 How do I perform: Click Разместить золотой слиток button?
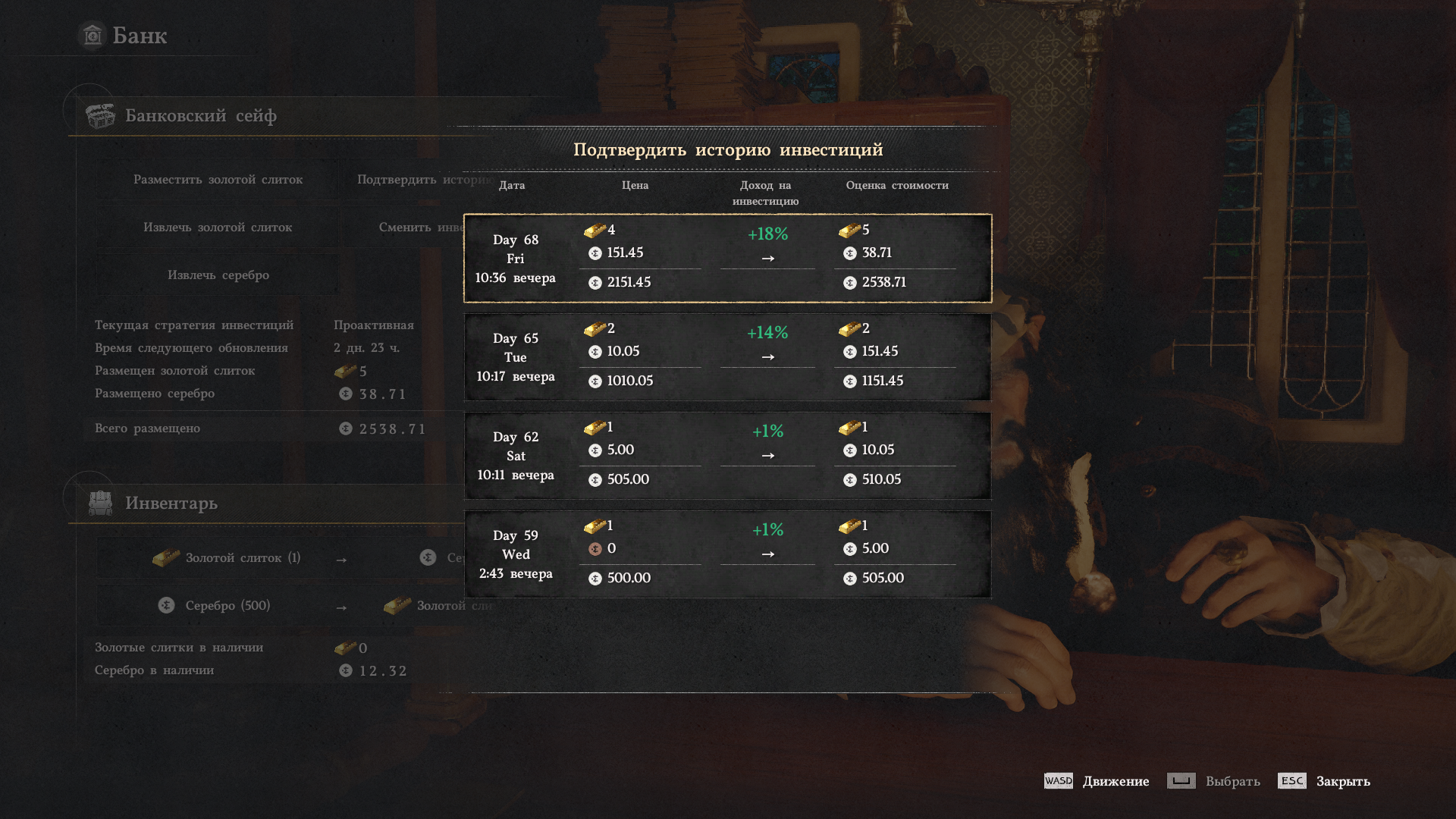pyautogui.click(x=218, y=180)
